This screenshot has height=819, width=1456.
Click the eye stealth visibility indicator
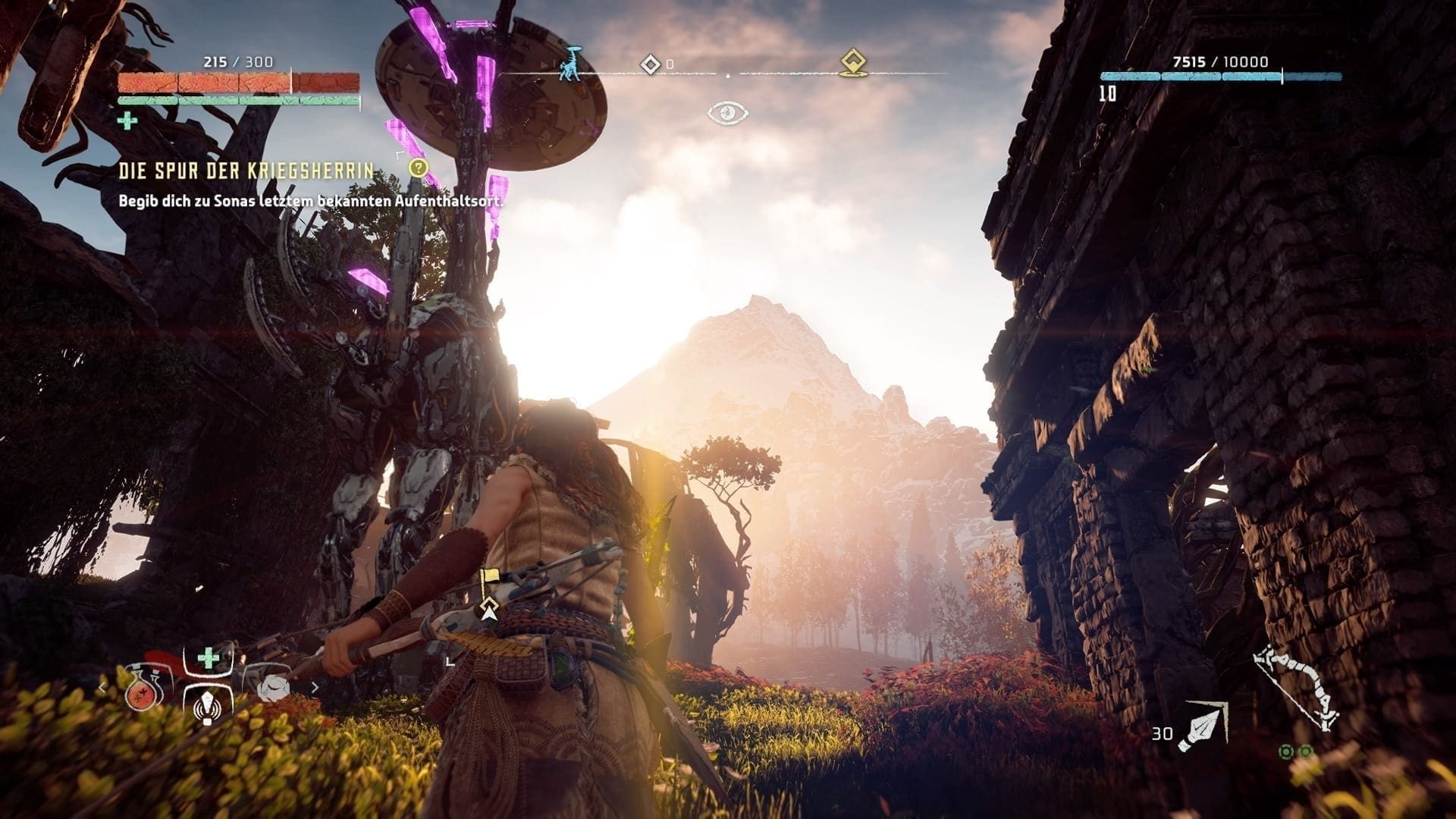[728, 114]
